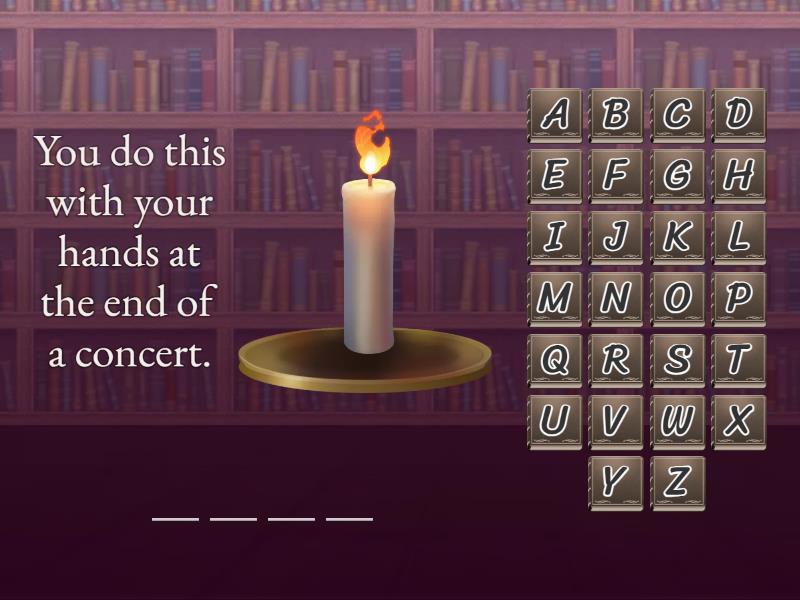Pick the letter H tile
The image size is (800, 600).
pos(739,176)
